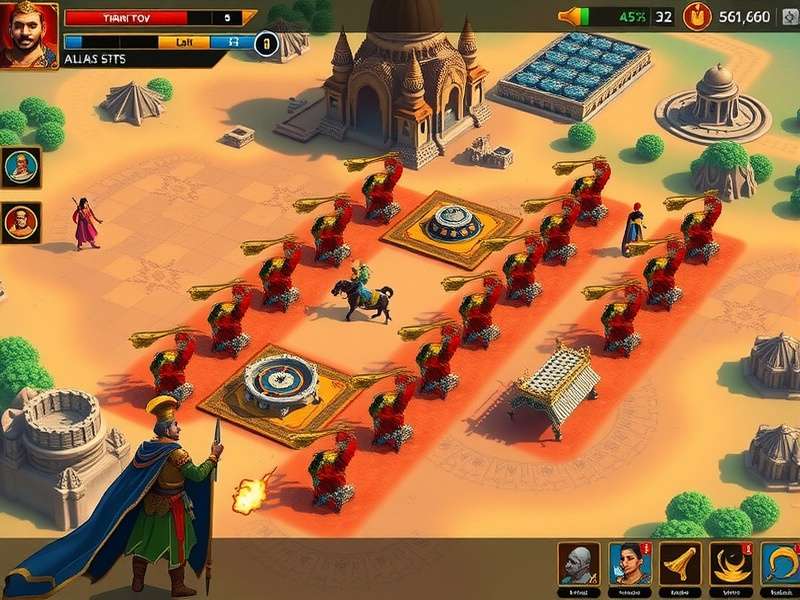This screenshot has height=600, width=800.
Task: Select the curved golden horn on blue
Action: 781,563
